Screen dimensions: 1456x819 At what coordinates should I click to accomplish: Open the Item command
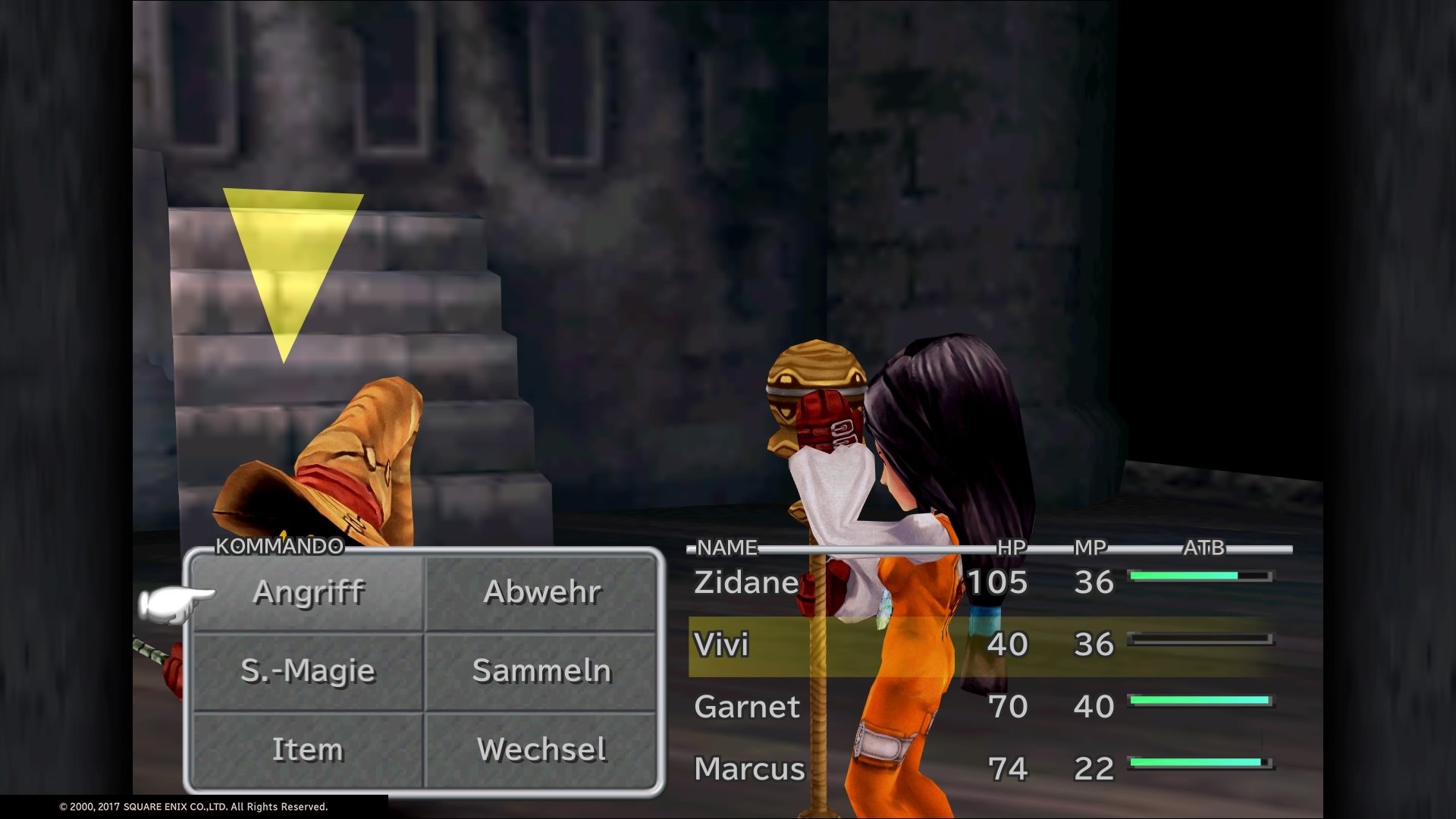306,749
